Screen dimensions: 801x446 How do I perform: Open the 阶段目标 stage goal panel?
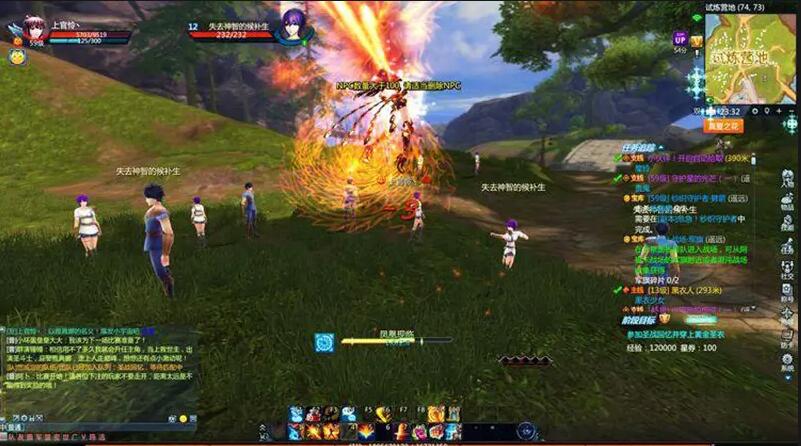(x=637, y=321)
